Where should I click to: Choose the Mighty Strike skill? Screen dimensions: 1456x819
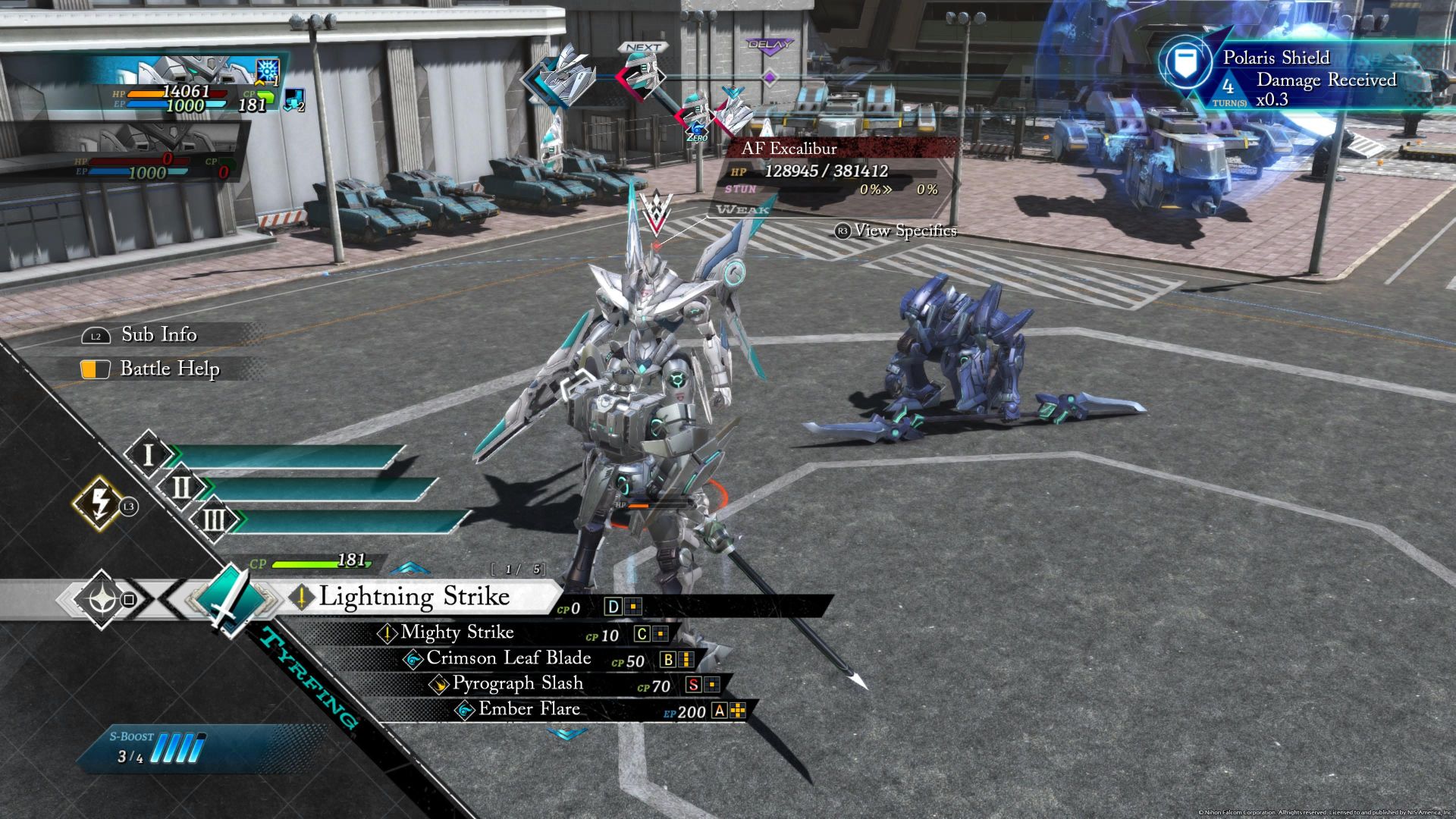coord(457,632)
